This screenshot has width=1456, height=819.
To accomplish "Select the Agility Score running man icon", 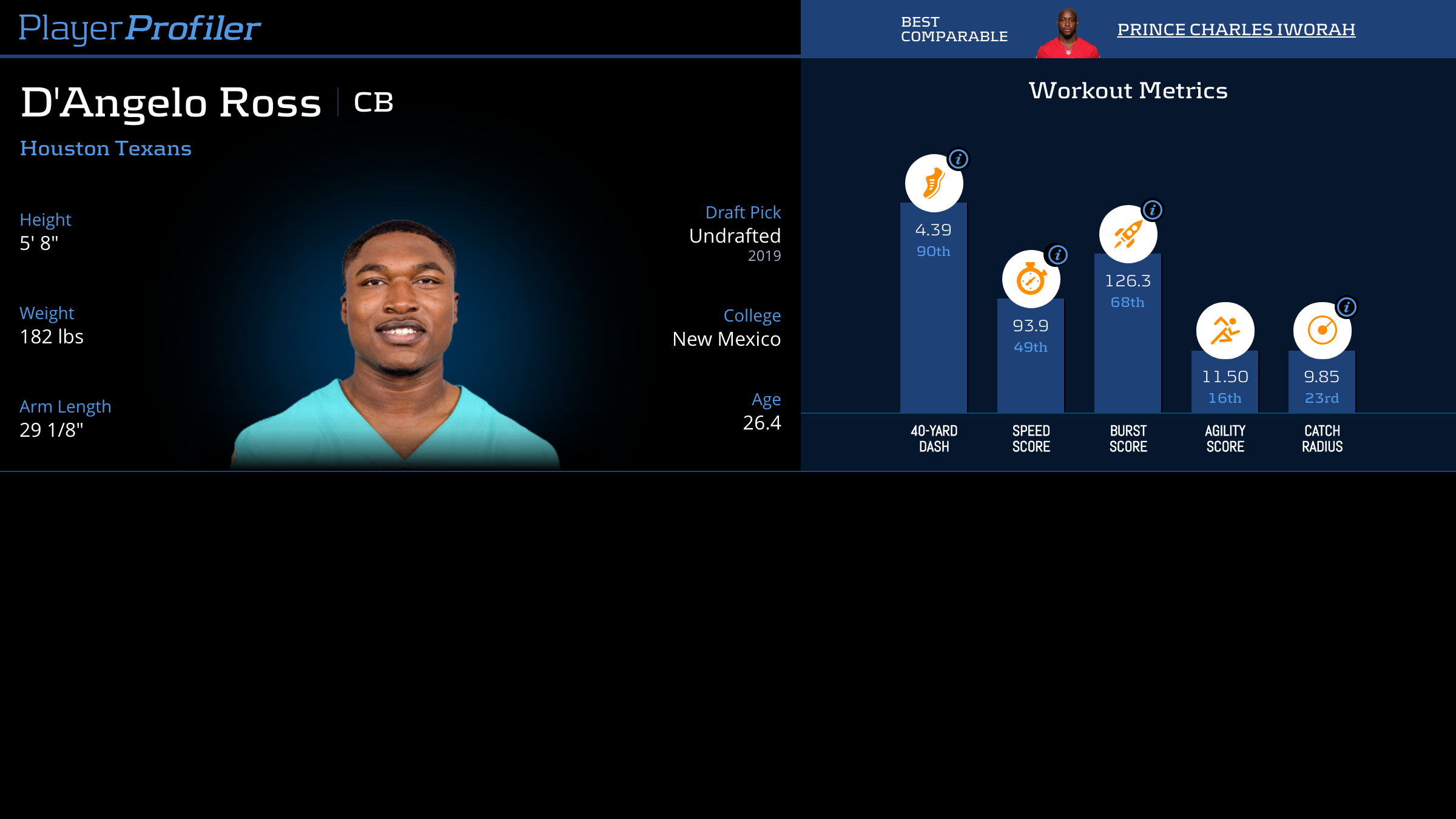I will (1225, 331).
